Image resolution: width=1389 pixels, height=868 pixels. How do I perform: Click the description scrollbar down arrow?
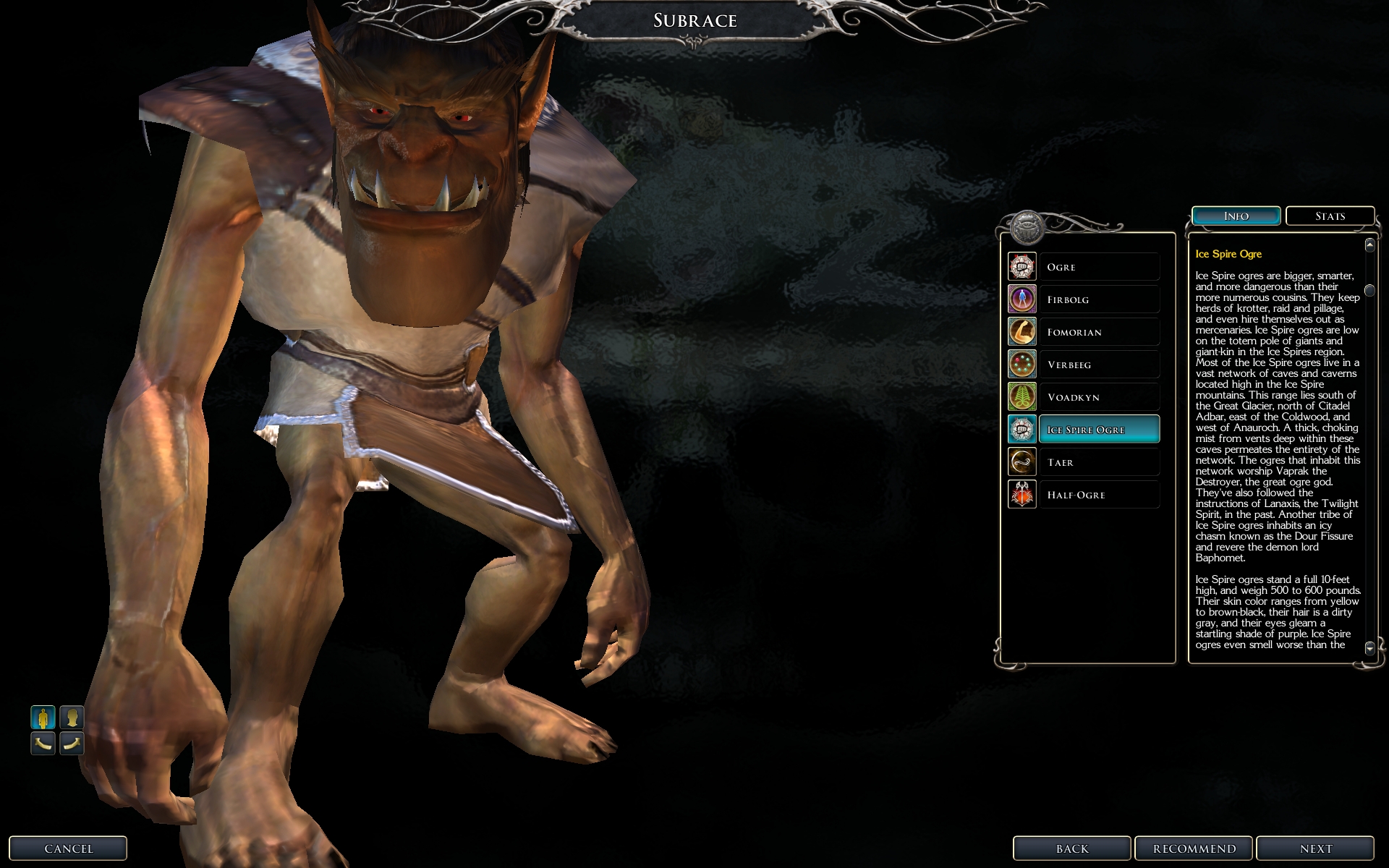tap(1369, 648)
